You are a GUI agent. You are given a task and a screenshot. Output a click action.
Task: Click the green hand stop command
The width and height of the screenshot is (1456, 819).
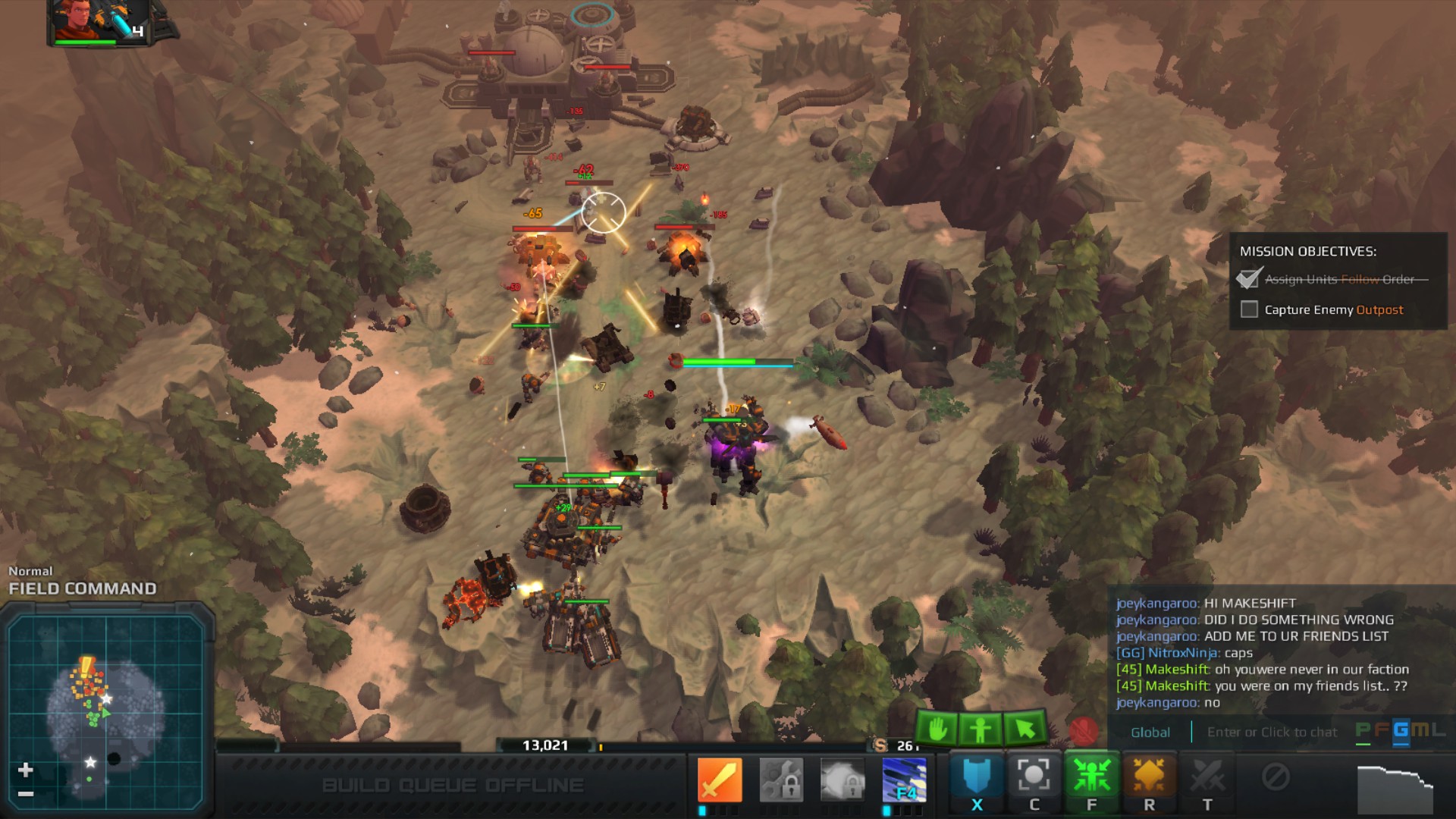pyautogui.click(x=937, y=730)
